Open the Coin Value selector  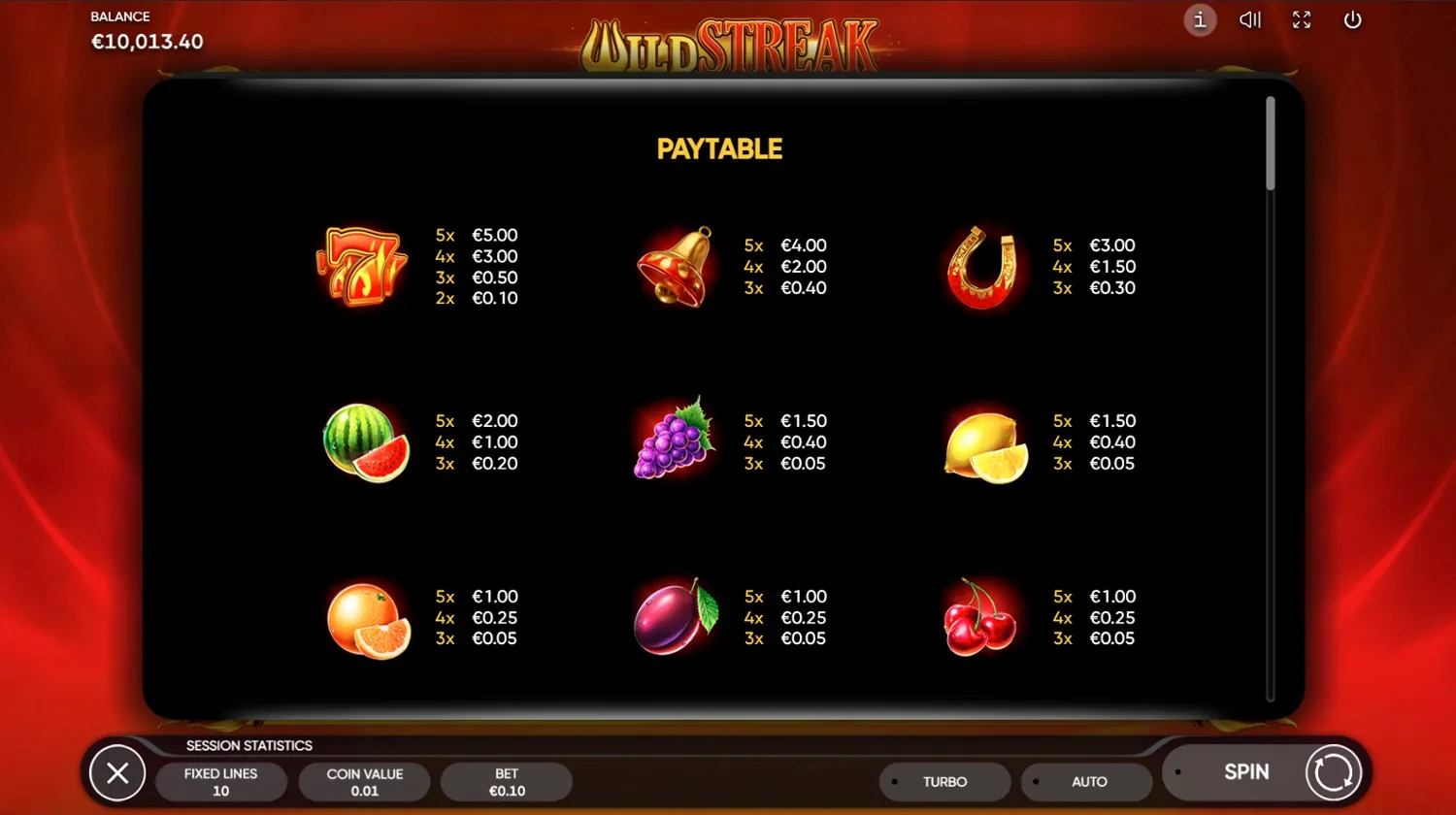pos(365,781)
